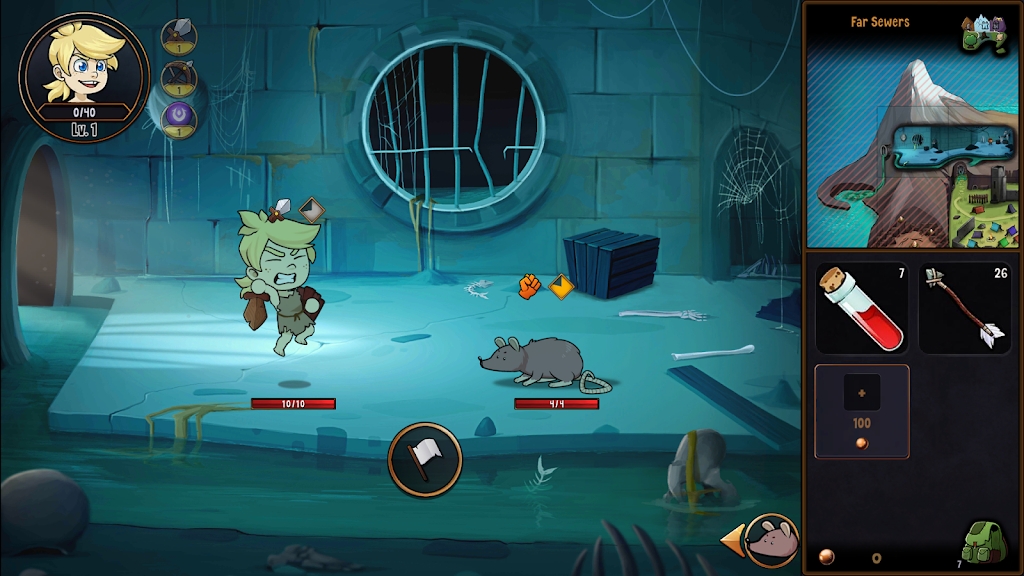Select the crossbow skill icon
The image size is (1024, 576).
(179, 78)
